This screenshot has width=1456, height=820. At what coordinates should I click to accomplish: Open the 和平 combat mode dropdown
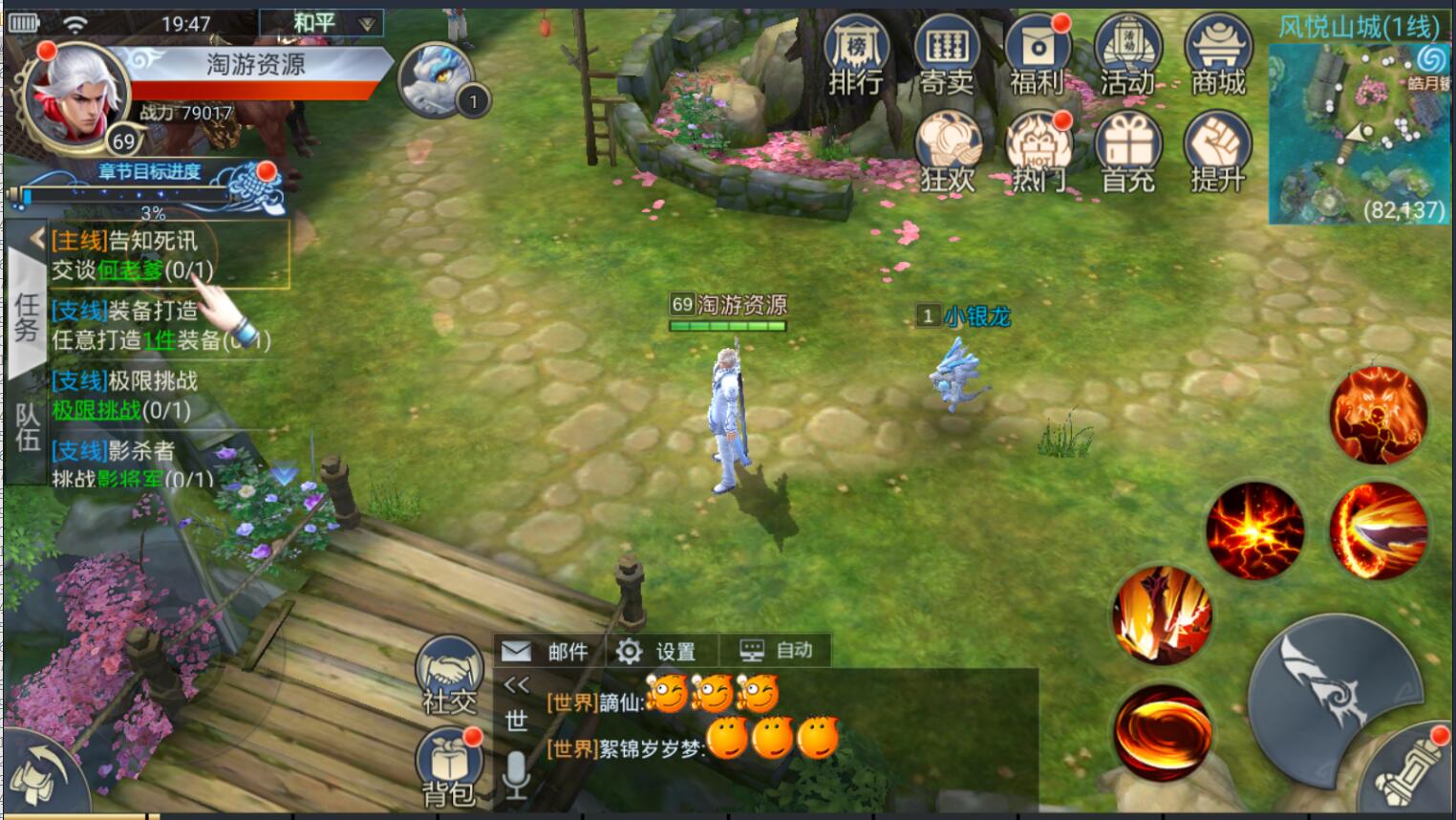[x=321, y=23]
